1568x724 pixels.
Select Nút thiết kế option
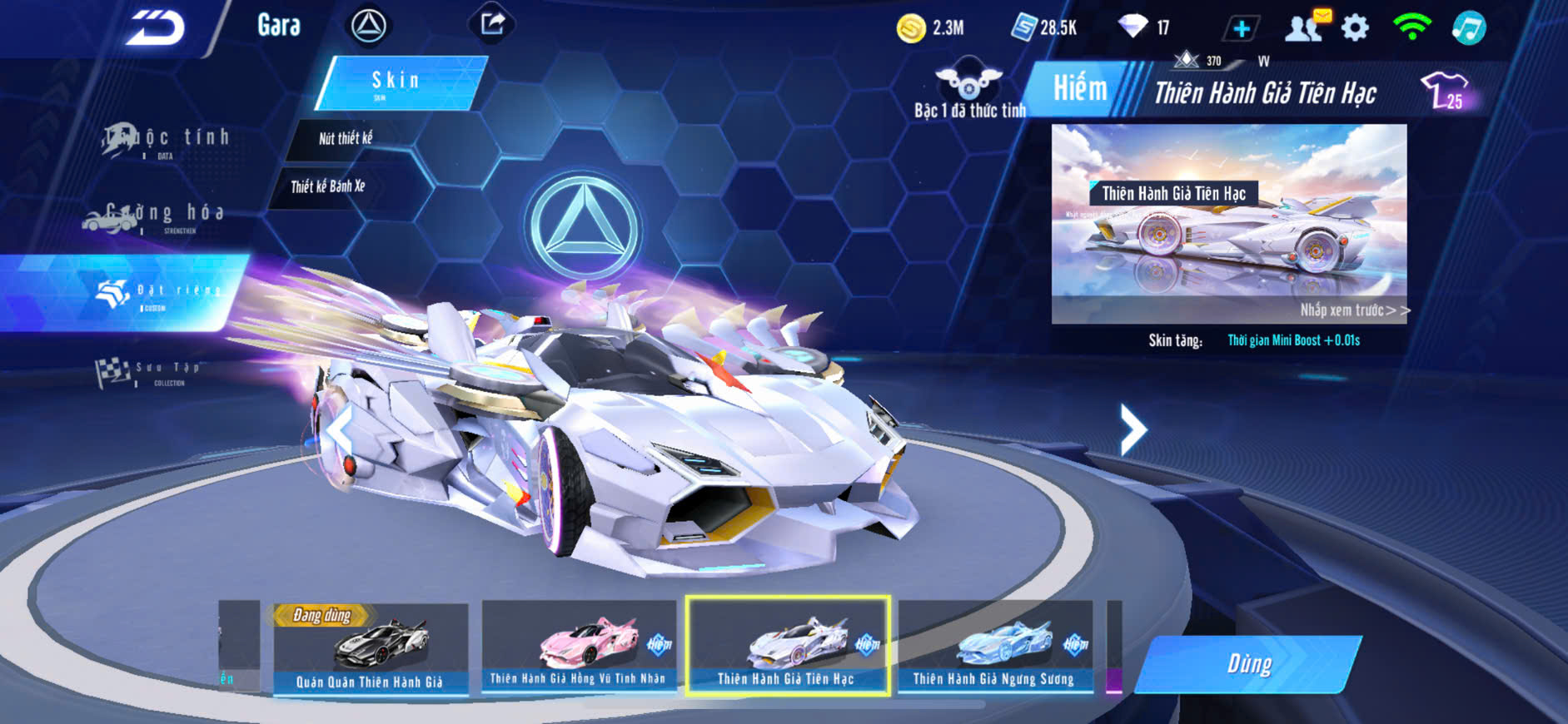[346, 139]
